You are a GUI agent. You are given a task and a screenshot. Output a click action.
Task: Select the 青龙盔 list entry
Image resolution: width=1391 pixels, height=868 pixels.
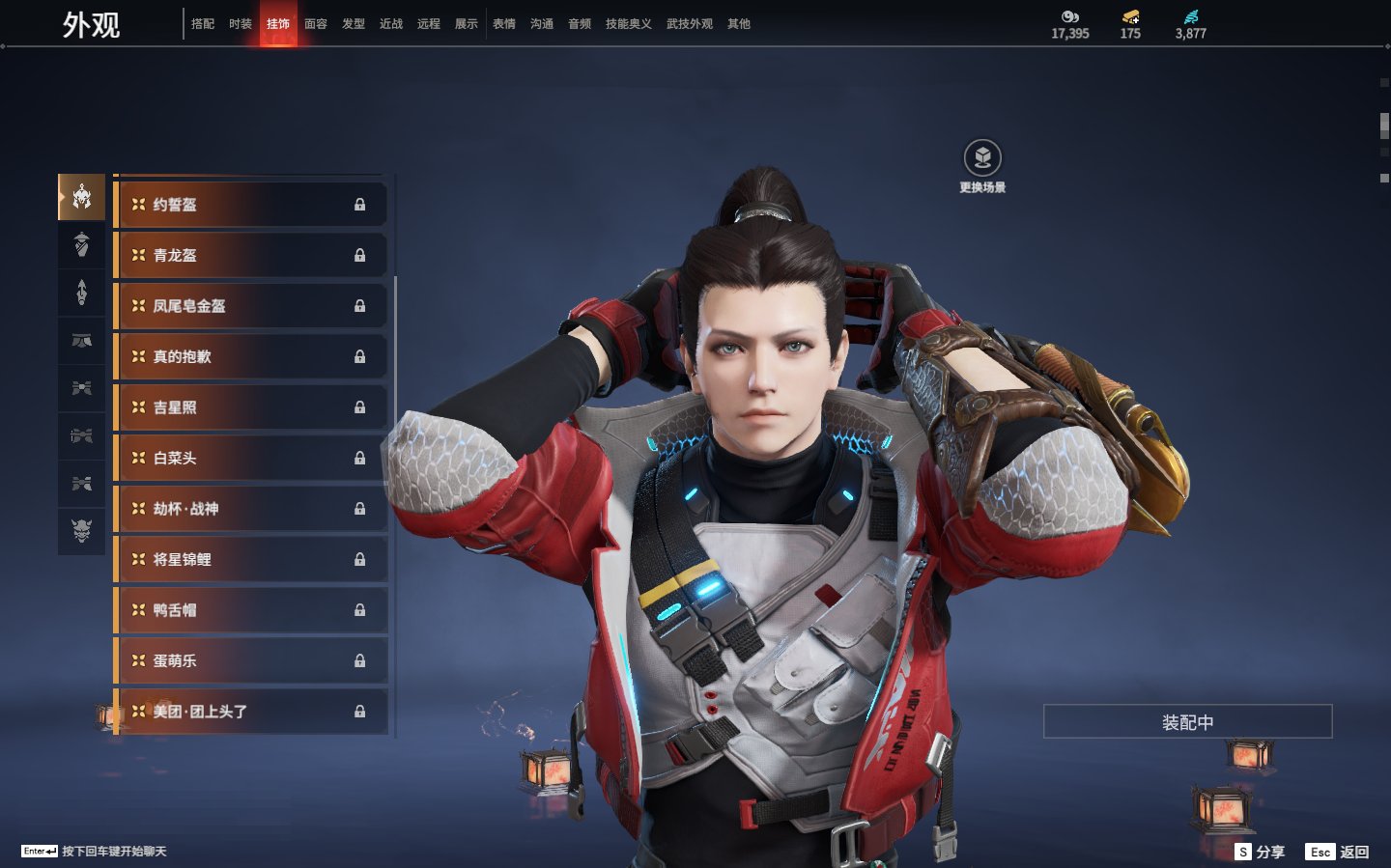pos(251,256)
